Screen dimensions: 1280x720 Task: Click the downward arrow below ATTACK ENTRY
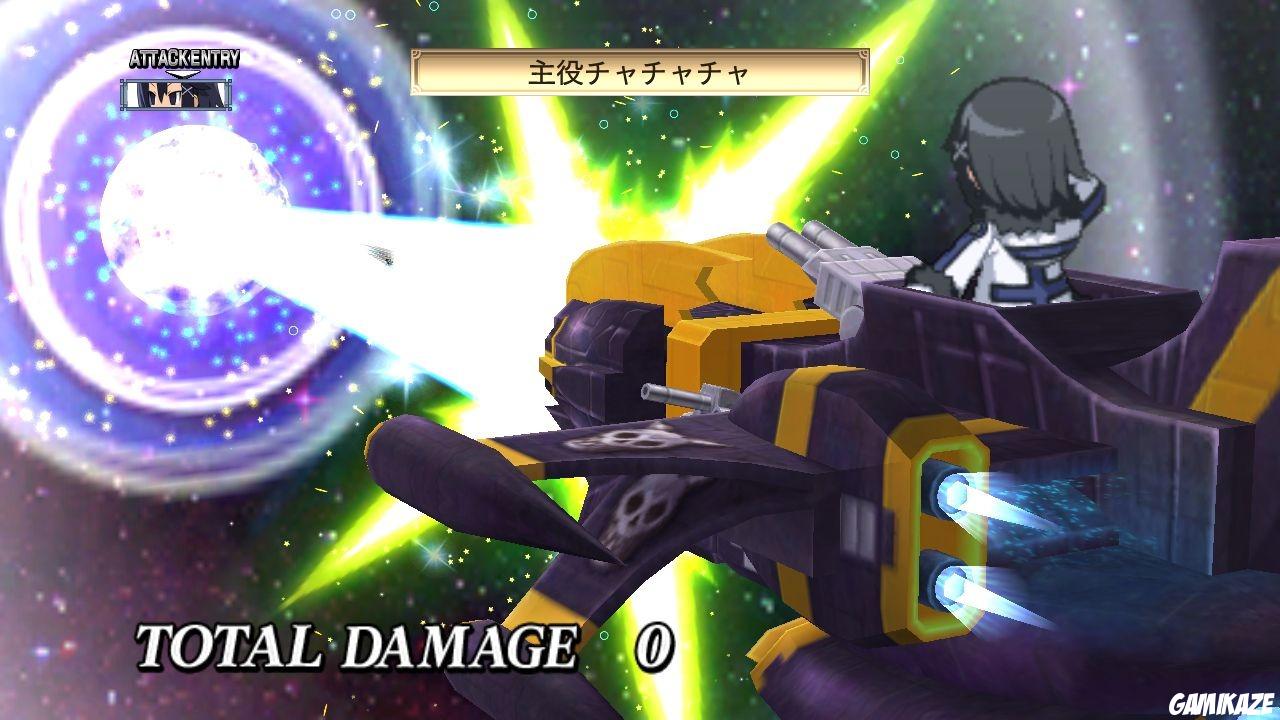[x=183, y=72]
